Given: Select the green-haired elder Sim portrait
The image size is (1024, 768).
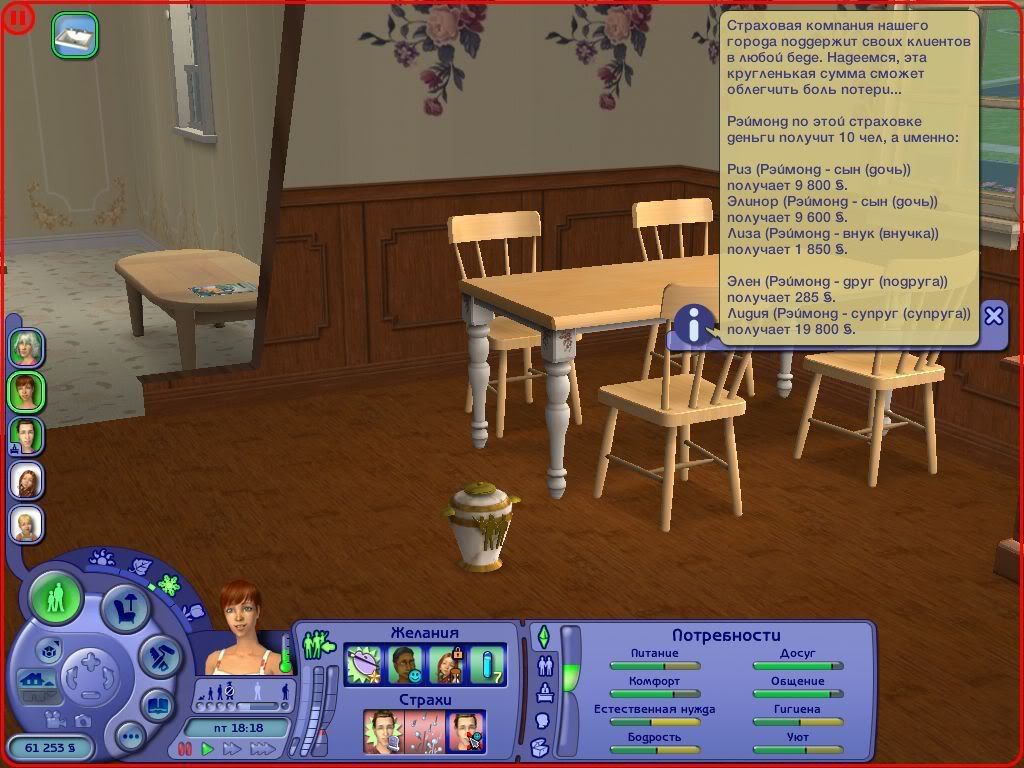Looking at the screenshot, I should click(x=25, y=347).
